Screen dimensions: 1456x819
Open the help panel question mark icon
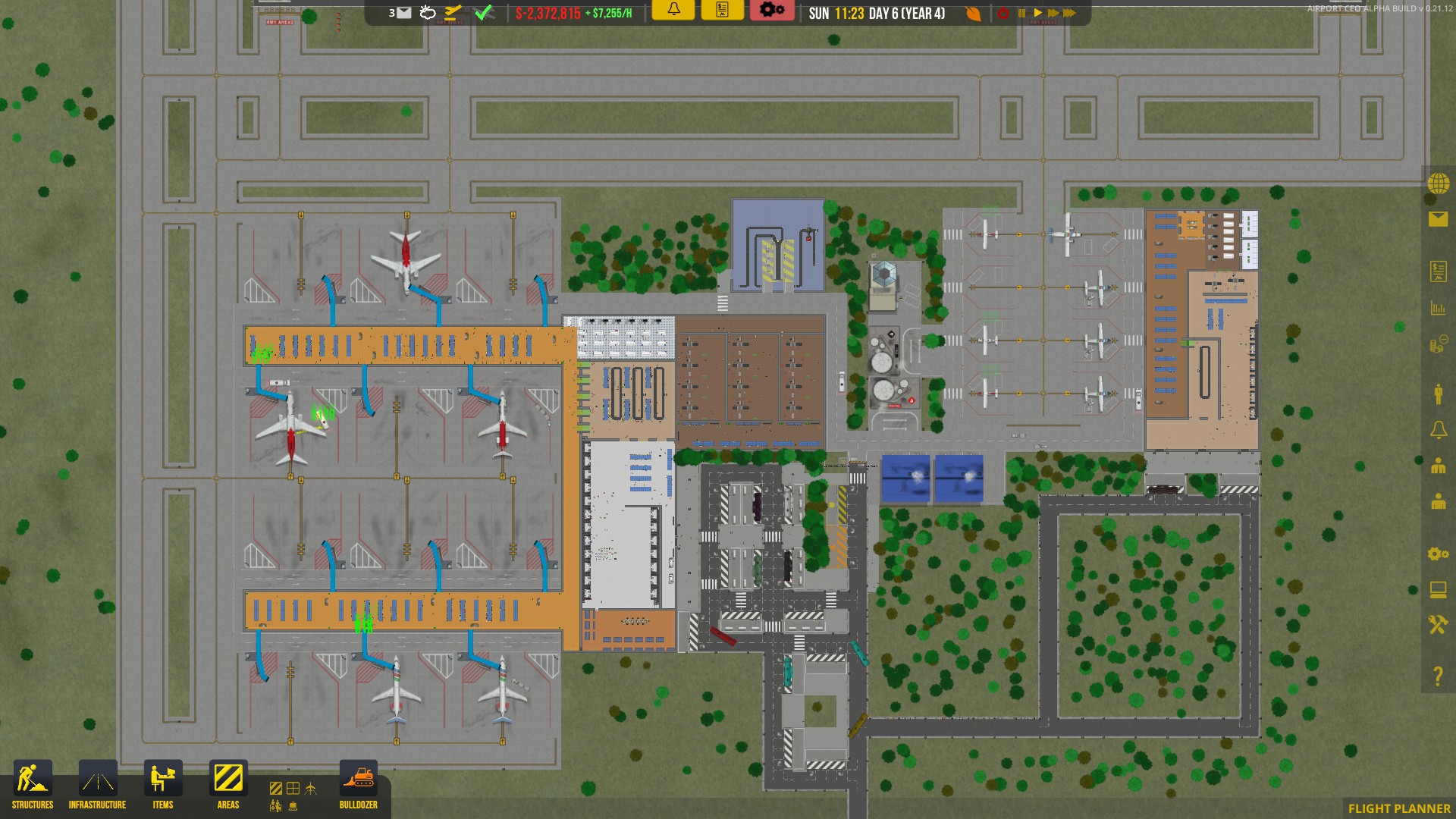coord(1437,671)
